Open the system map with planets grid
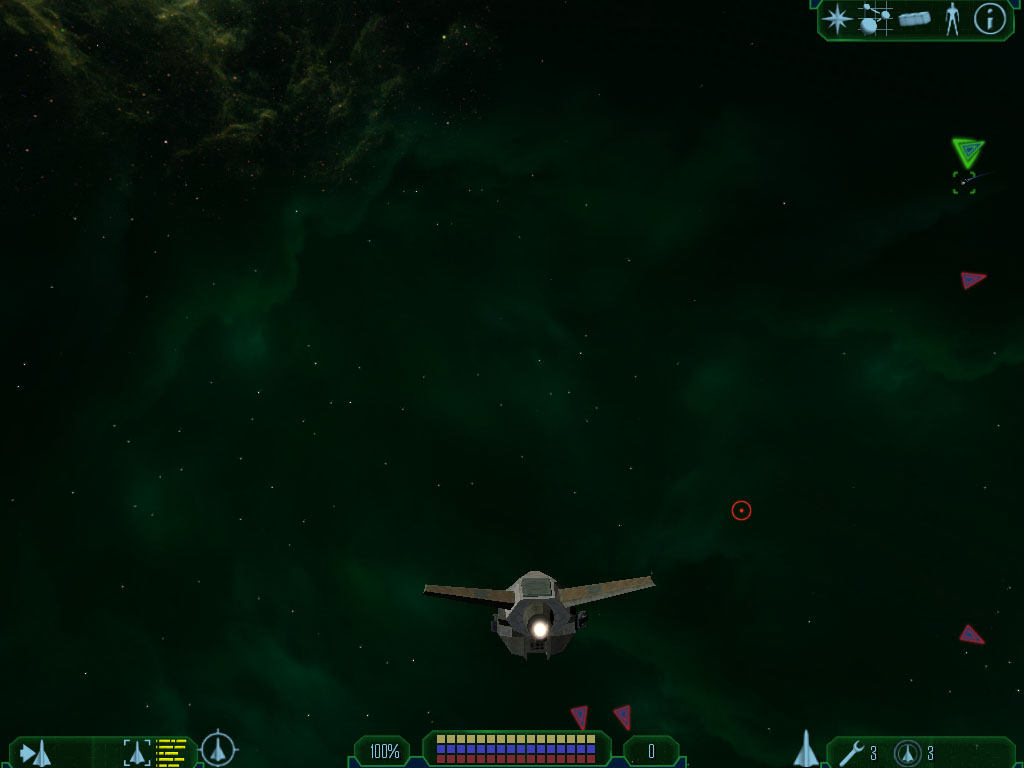This screenshot has width=1024, height=768. pos(876,19)
